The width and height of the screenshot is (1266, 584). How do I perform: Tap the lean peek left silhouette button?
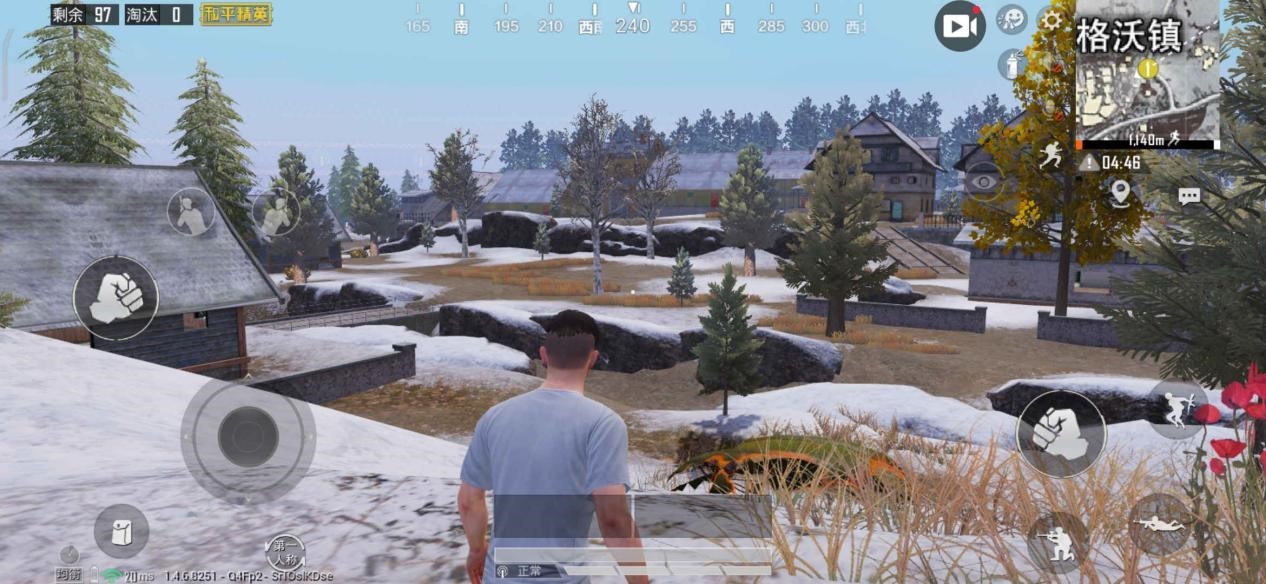(x=191, y=212)
